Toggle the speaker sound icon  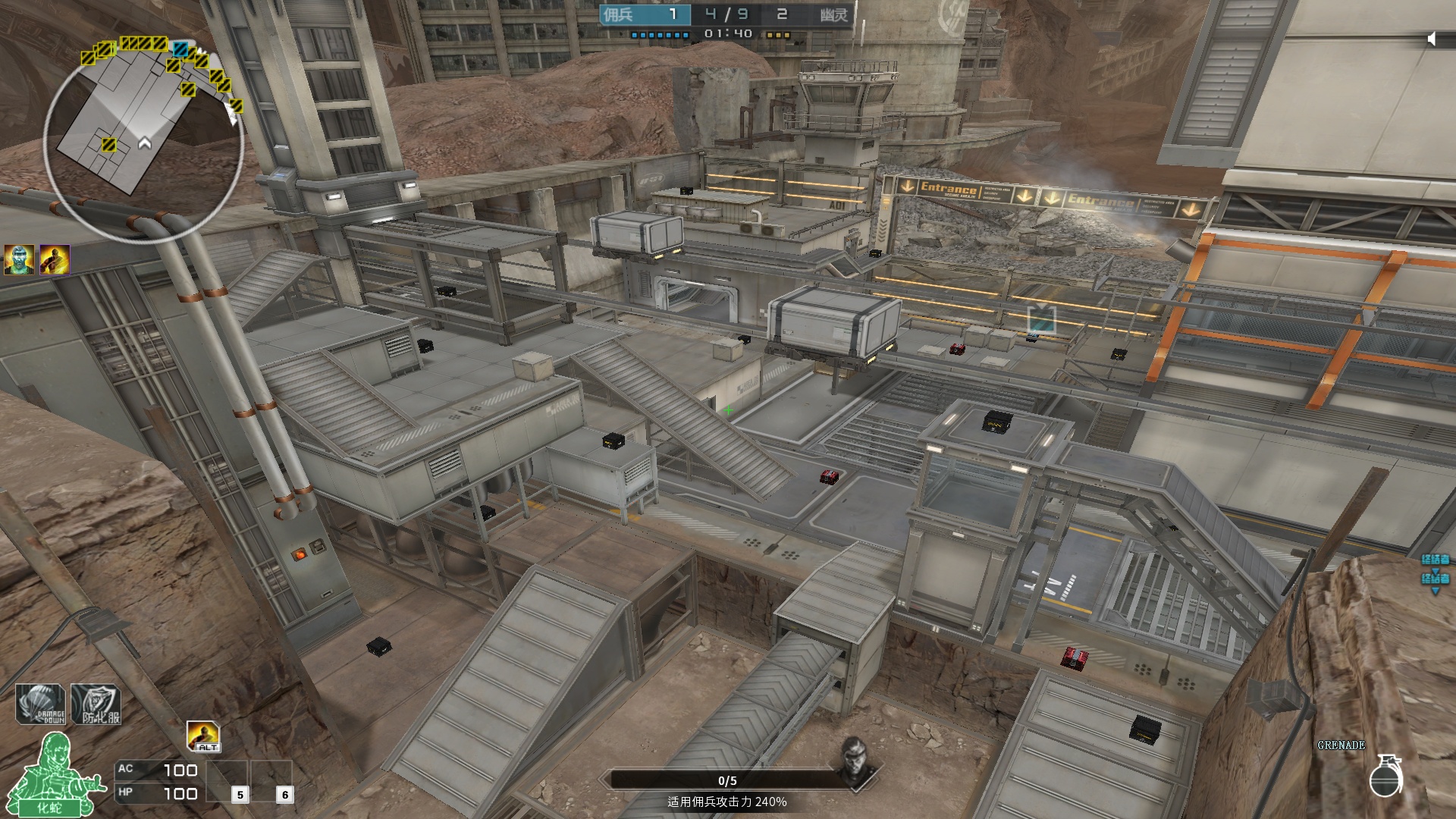pyautogui.click(x=1432, y=39)
